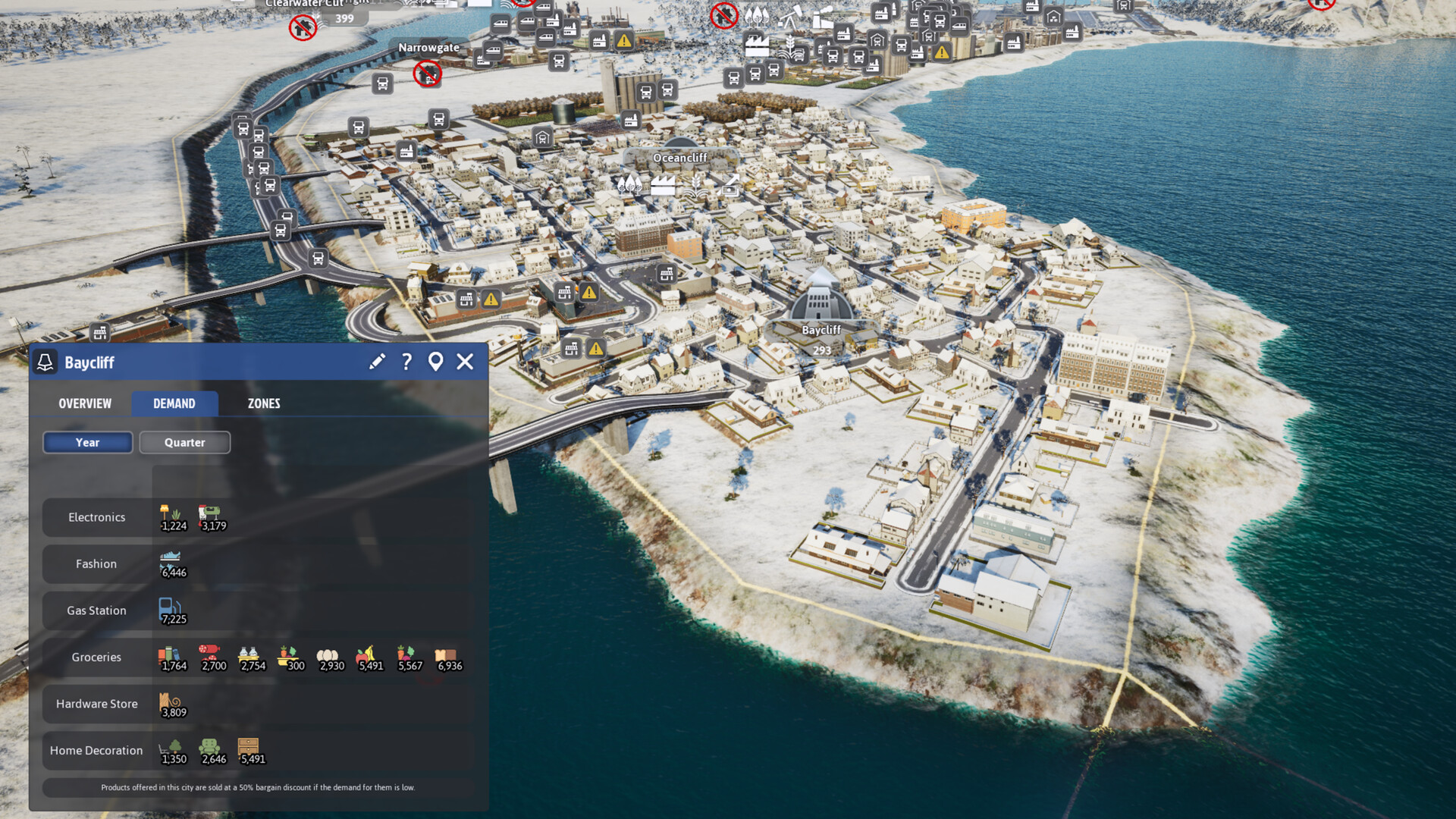The image size is (1456, 819).
Task: Choose the Year demand period
Action: [88, 443]
